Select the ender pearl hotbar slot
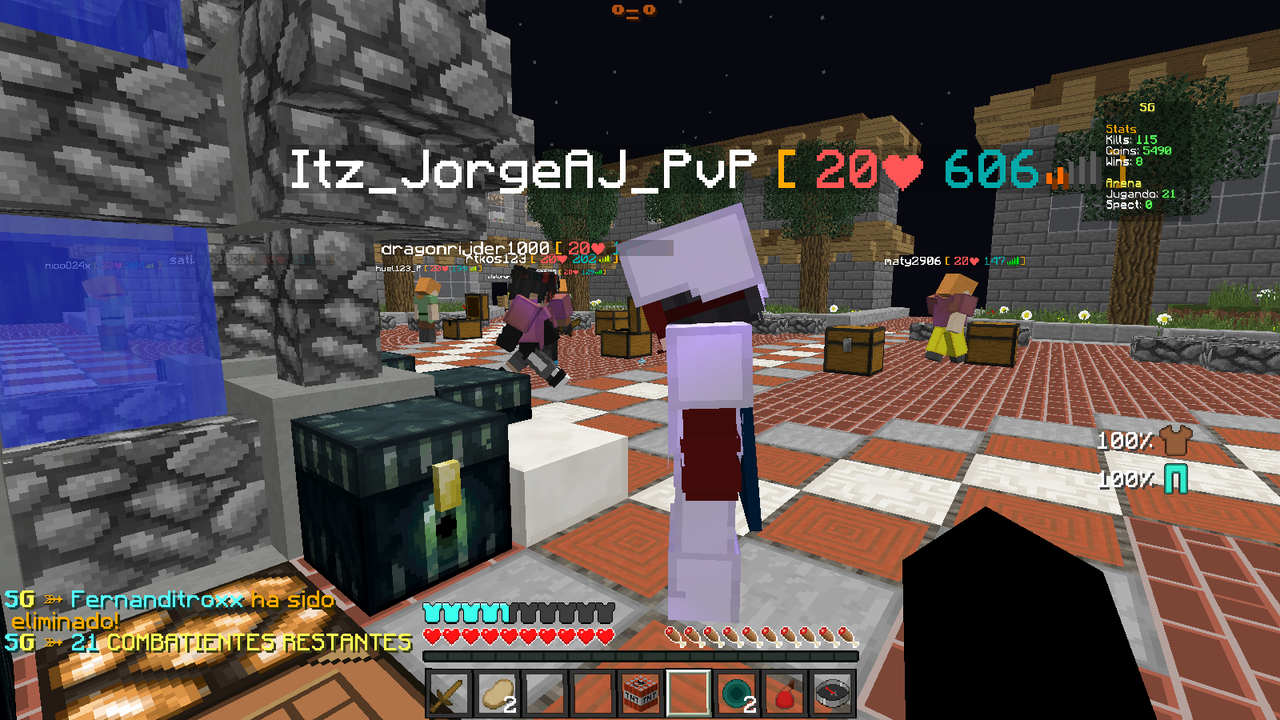 pos(736,693)
